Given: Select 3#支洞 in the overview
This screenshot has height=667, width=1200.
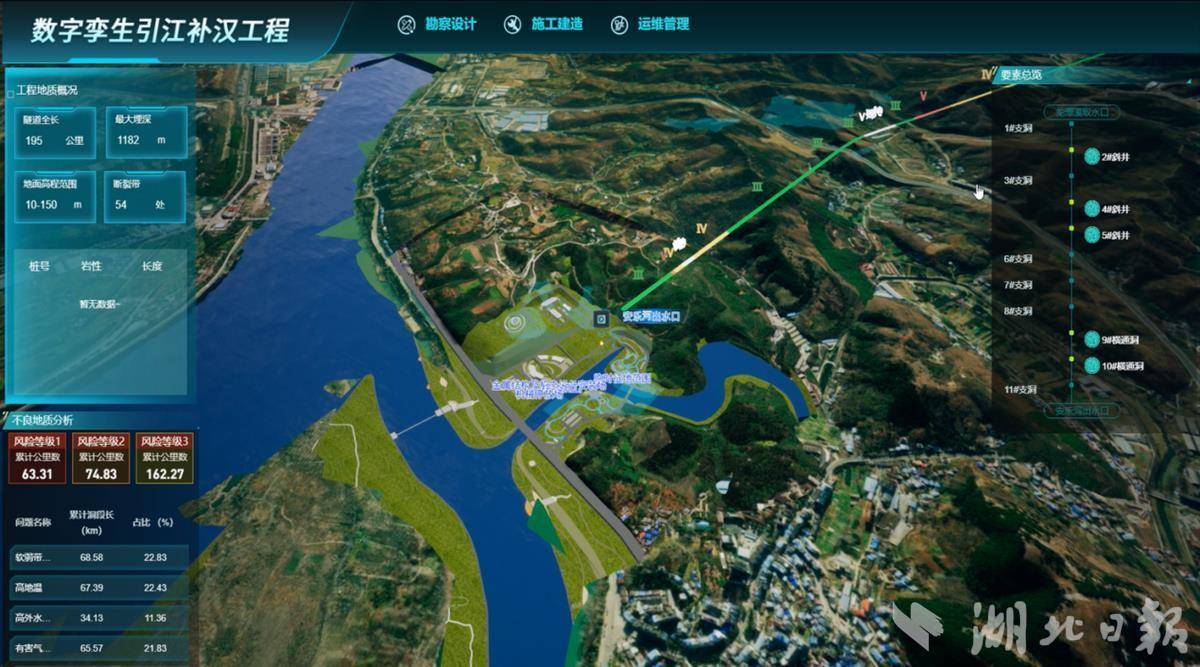Looking at the screenshot, I should point(1018,180).
